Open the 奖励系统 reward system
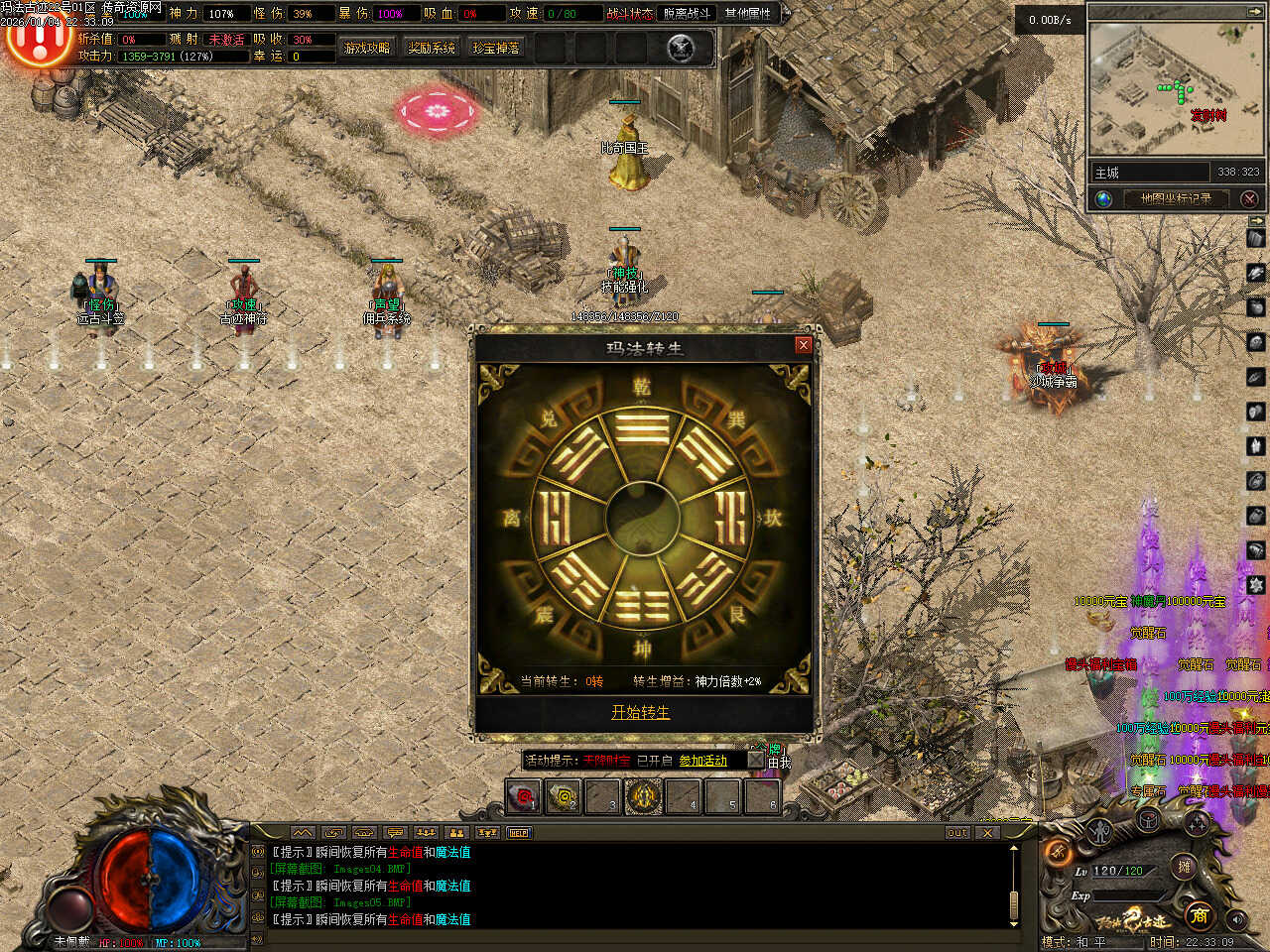 click(432, 48)
